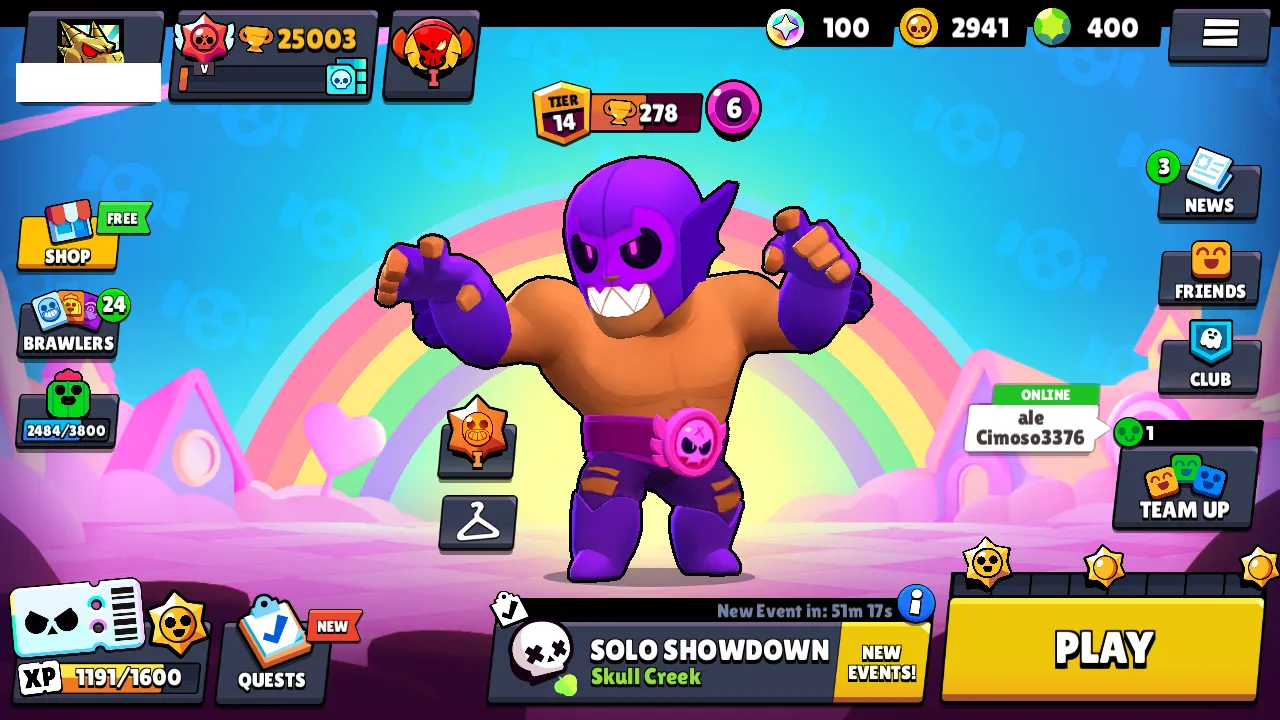Select the skins hanger icon
Image resolution: width=1280 pixels, height=720 pixels.
[477, 523]
